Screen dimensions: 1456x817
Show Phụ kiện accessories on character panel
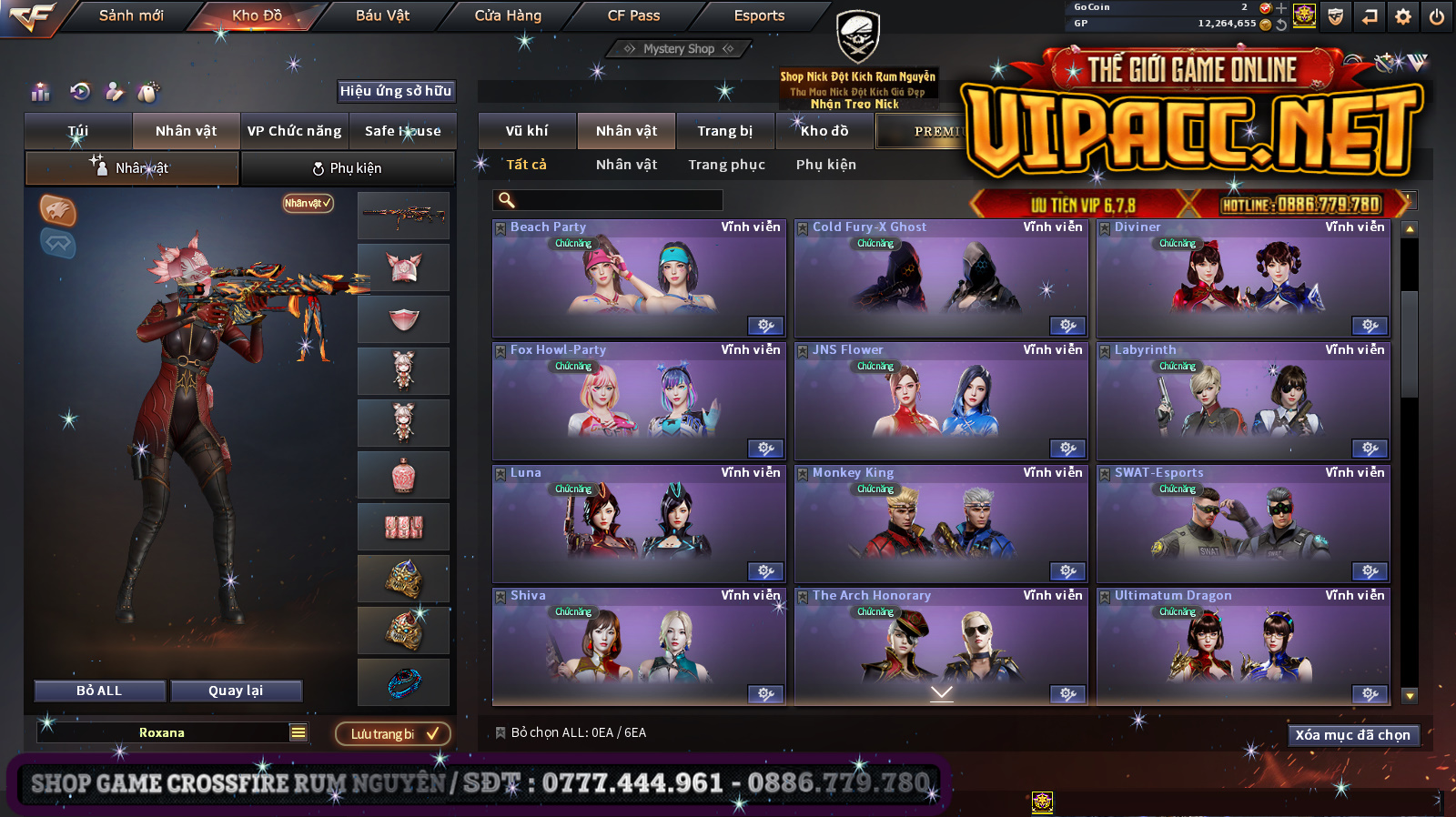(x=348, y=168)
